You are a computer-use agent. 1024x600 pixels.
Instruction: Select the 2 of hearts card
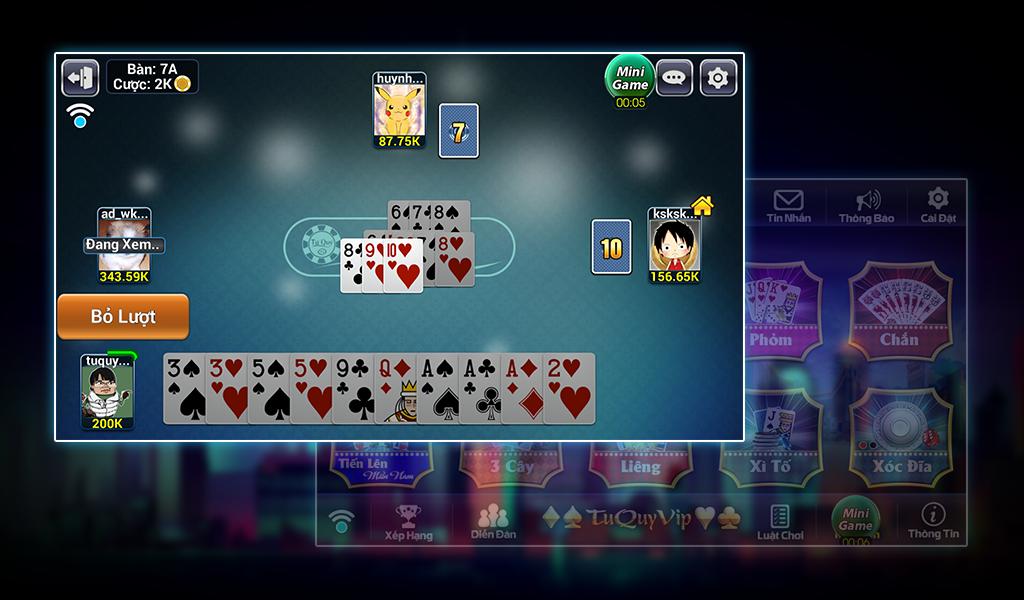tap(570, 388)
